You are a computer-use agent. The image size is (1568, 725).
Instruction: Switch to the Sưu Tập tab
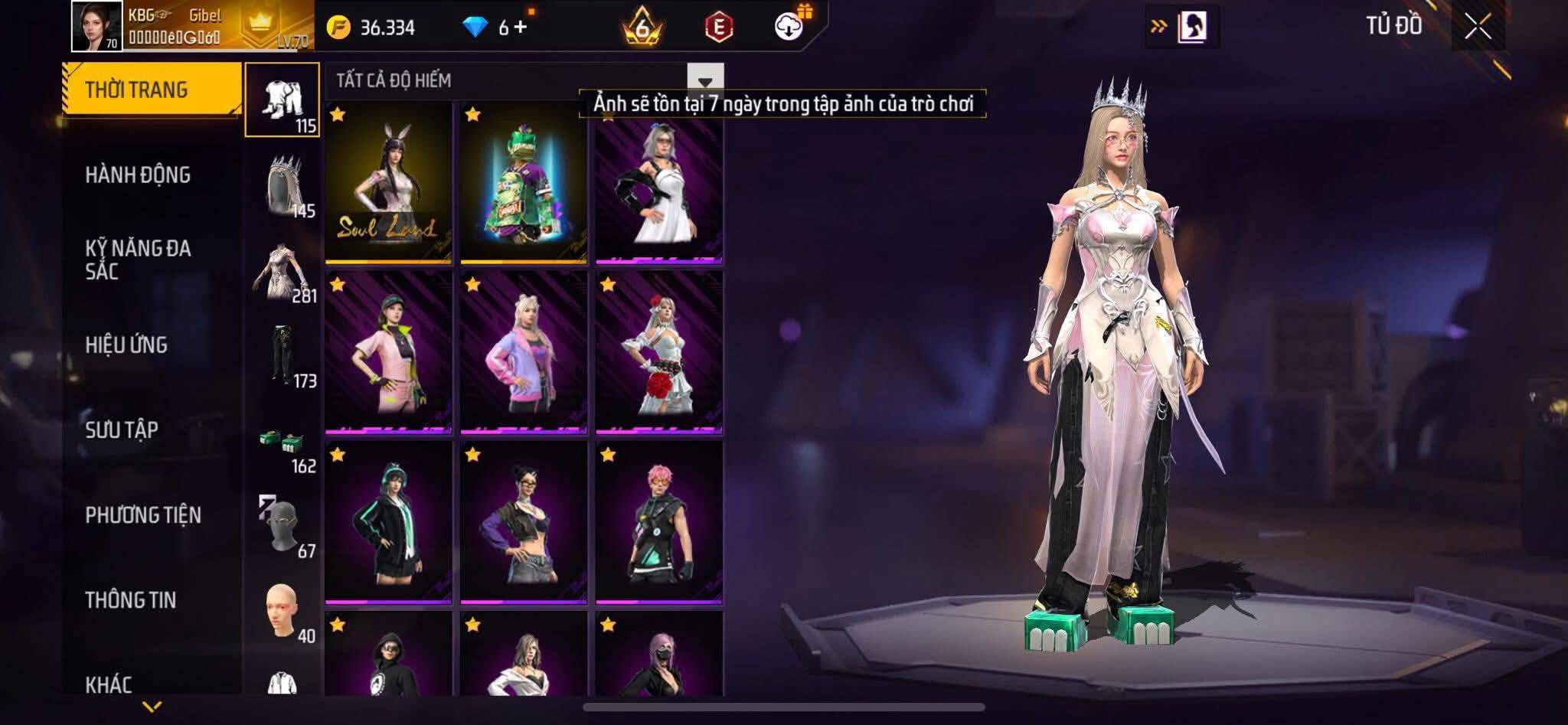click(122, 430)
